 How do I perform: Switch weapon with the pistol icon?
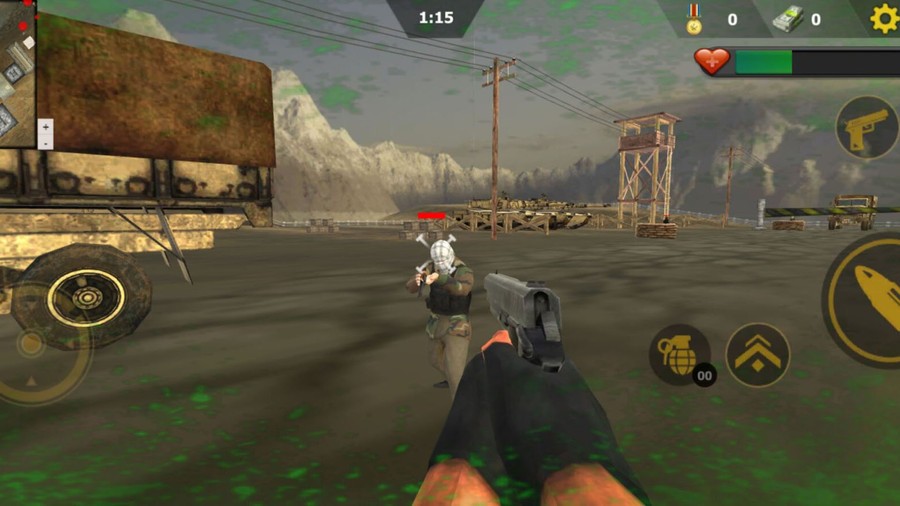(x=866, y=128)
